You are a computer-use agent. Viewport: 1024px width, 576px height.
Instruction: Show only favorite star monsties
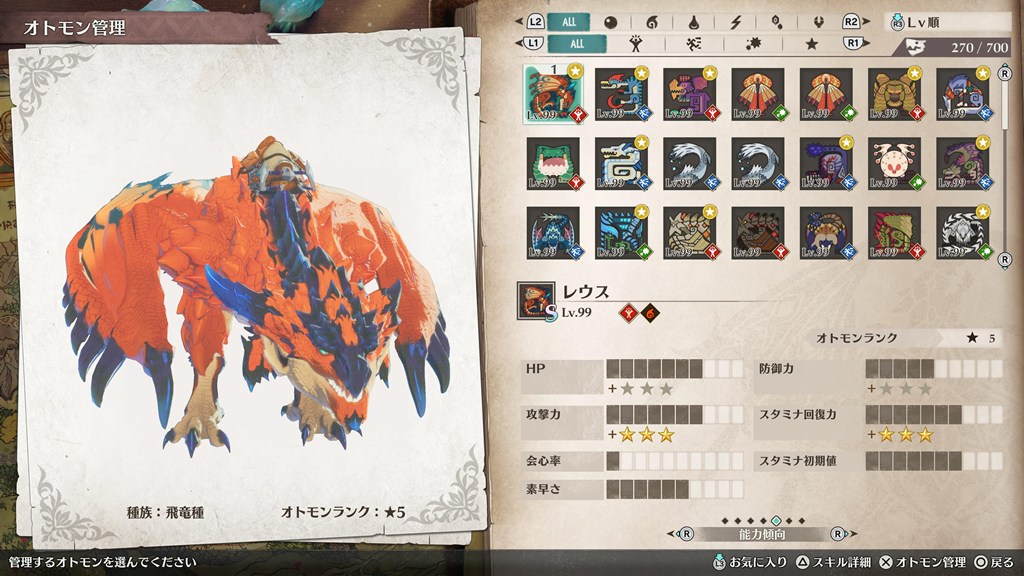[812, 43]
